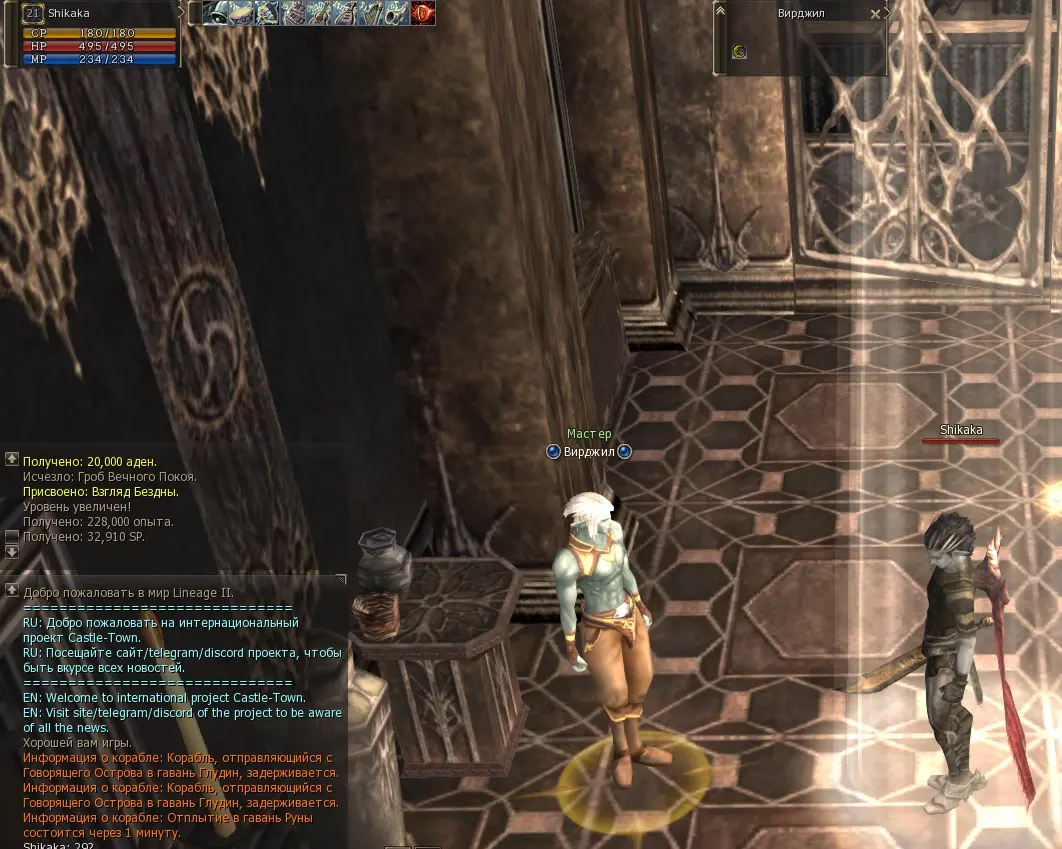
Task: Grab the chat window resize corner
Action: 341,579
